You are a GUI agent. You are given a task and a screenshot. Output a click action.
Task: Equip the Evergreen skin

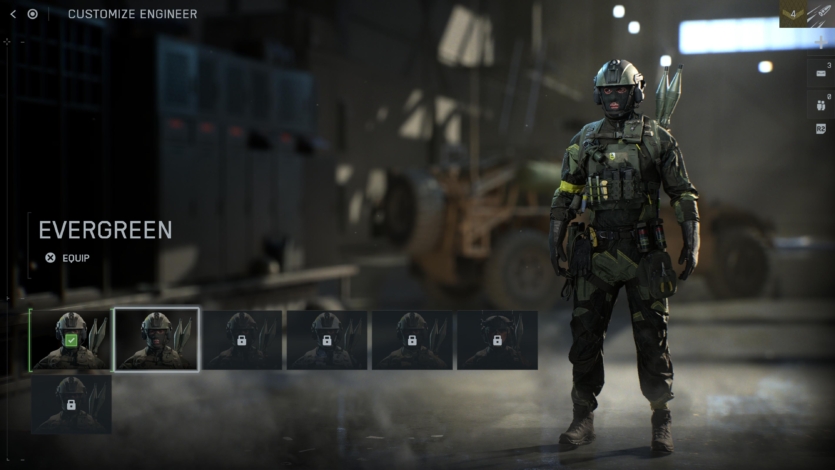pyautogui.click(x=68, y=257)
